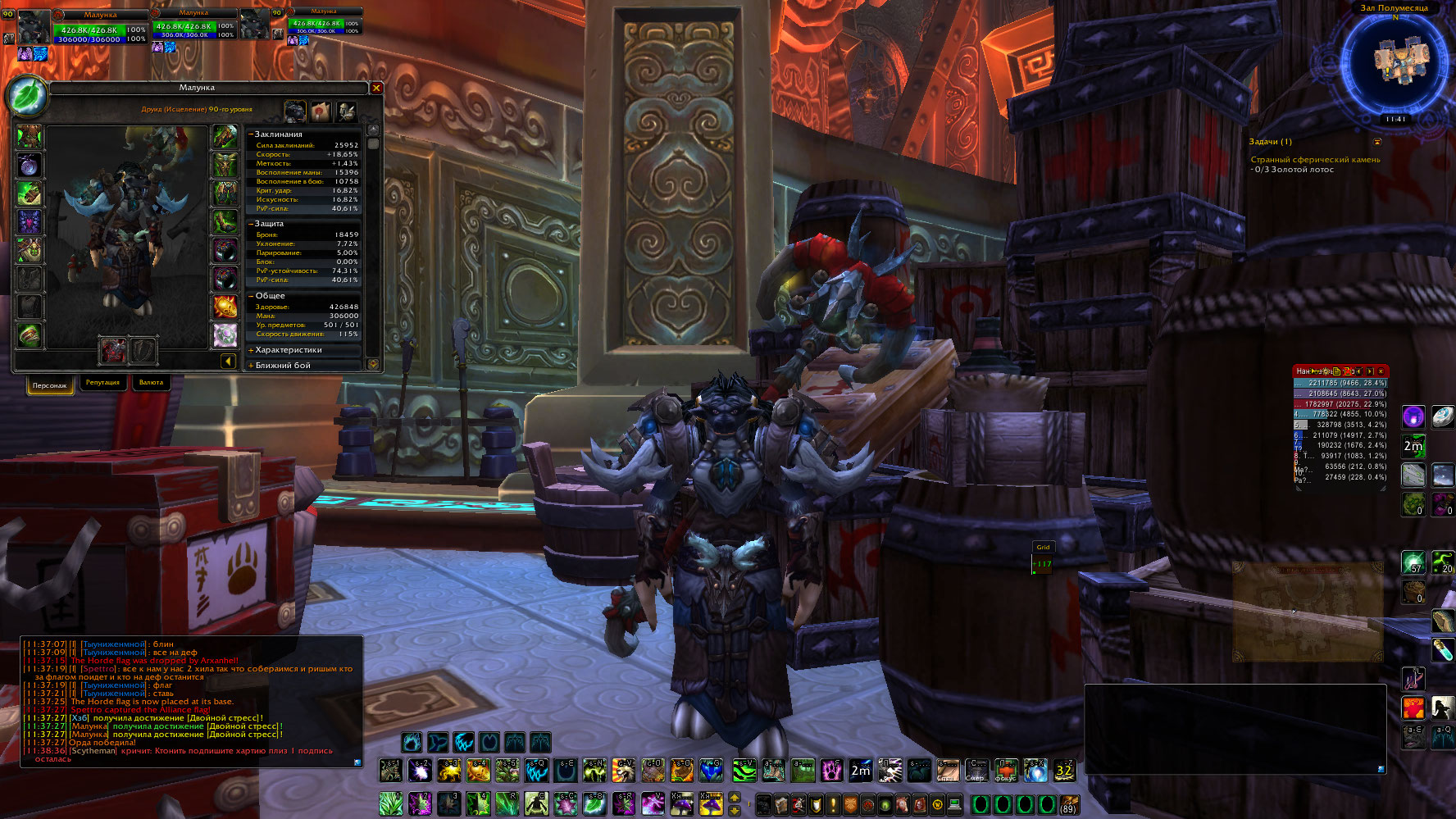Open the titles pane with the scroll icon
The width and height of the screenshot is (1456, 819).
point(321,111)
